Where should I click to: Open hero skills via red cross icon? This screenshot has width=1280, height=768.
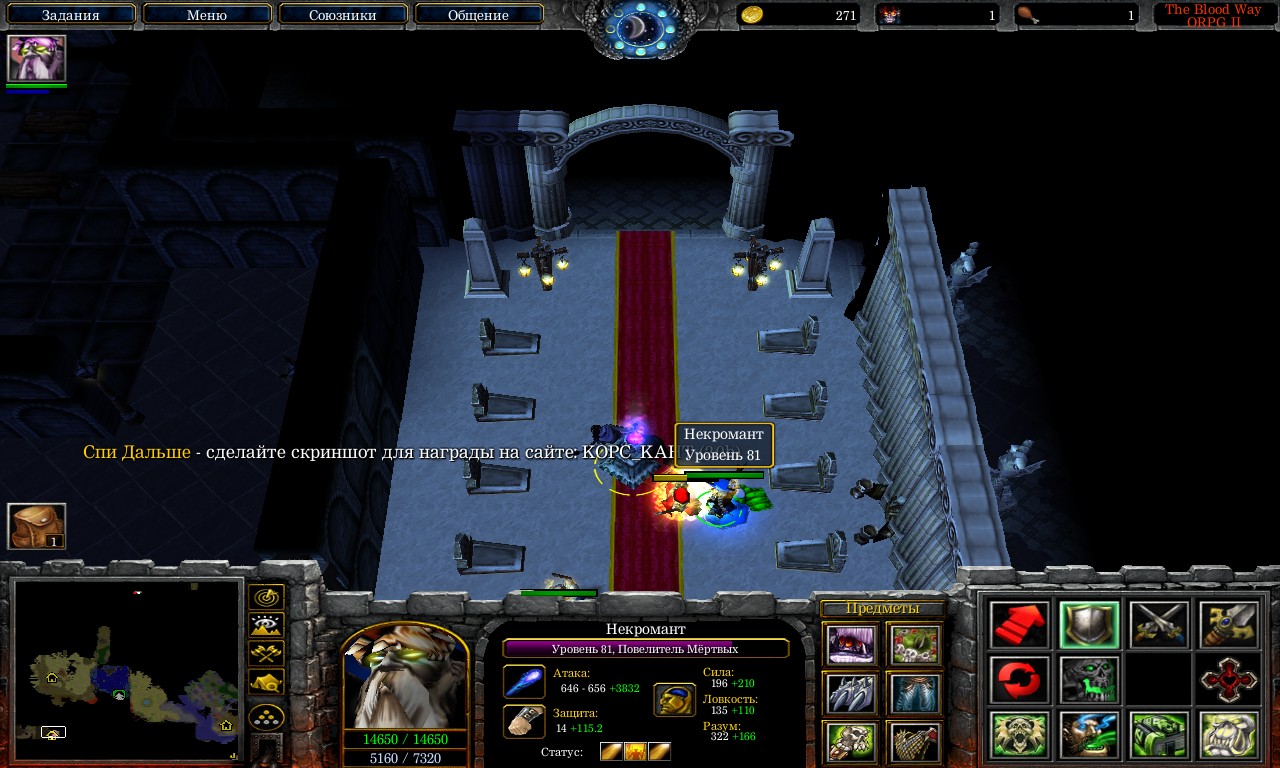coord(1228,680)
